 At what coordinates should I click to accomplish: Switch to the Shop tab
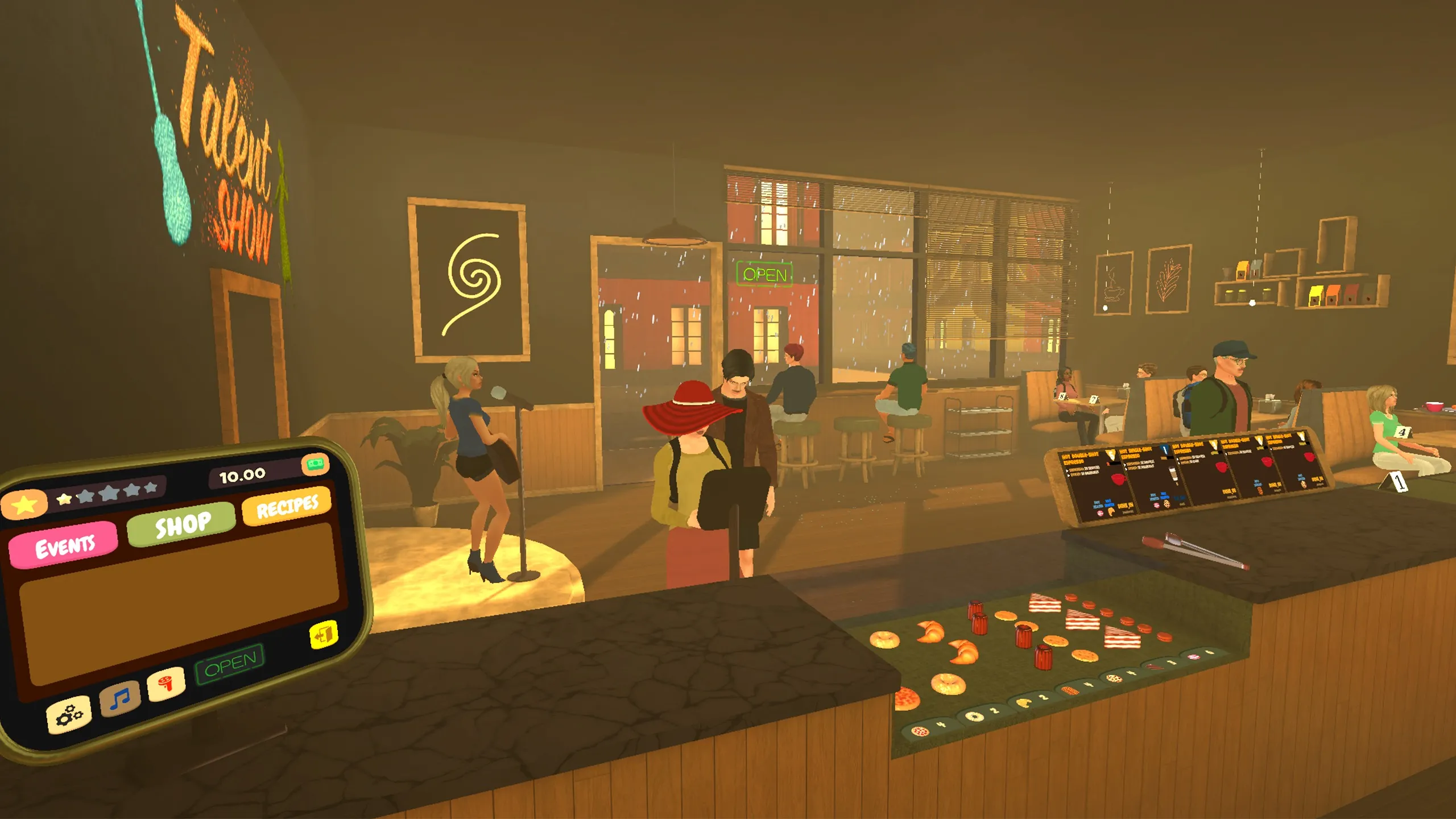pyautogui.click(x=181, y=524)
